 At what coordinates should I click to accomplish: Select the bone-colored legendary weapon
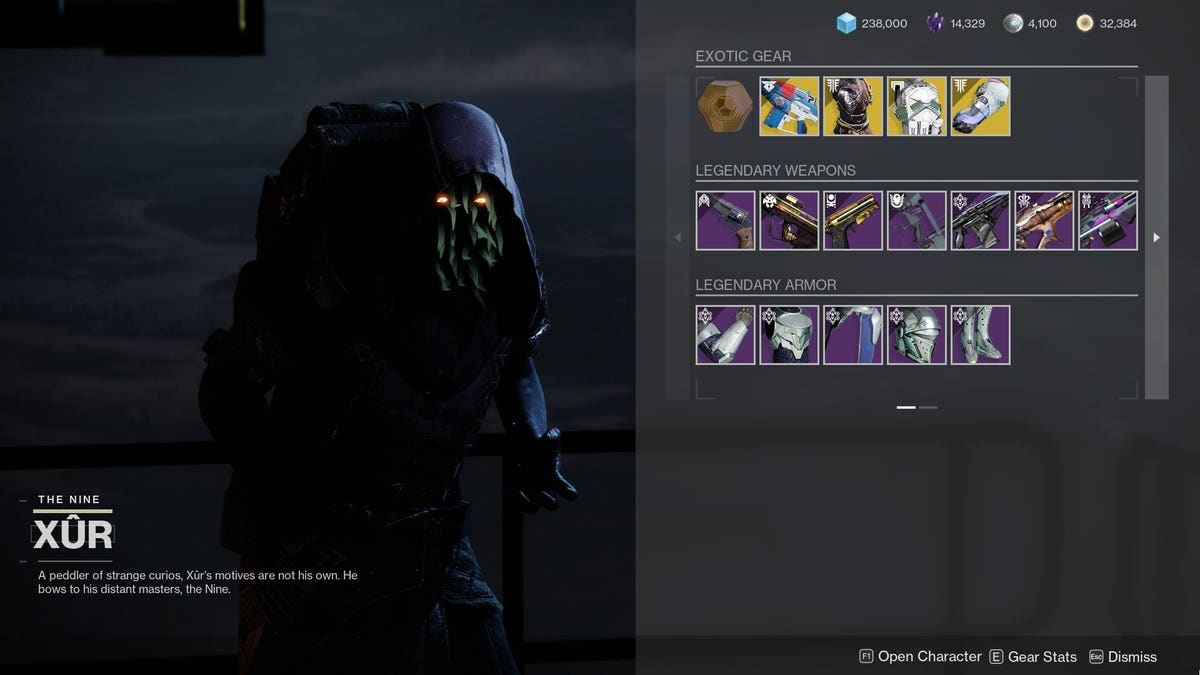point(1045,221)
